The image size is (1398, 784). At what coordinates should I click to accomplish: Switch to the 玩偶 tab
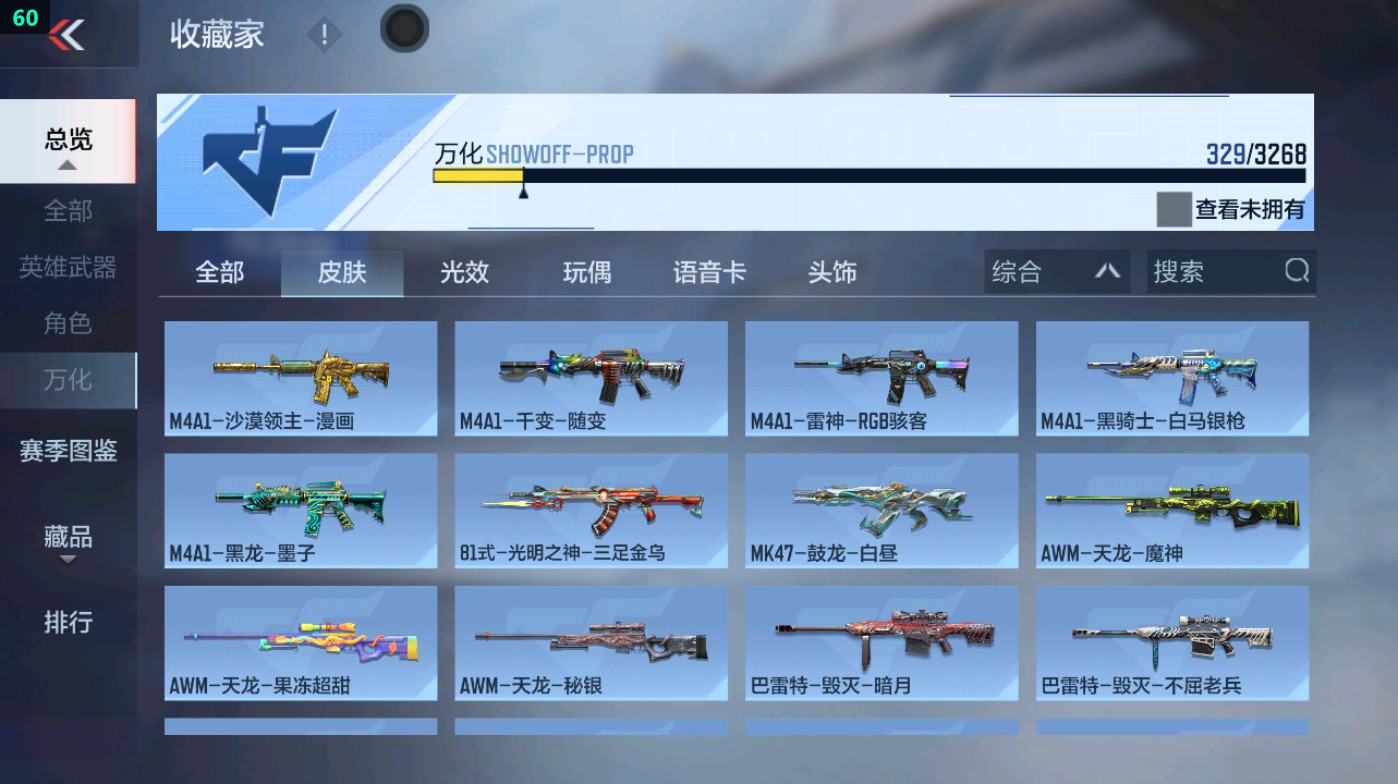(586, 271)
